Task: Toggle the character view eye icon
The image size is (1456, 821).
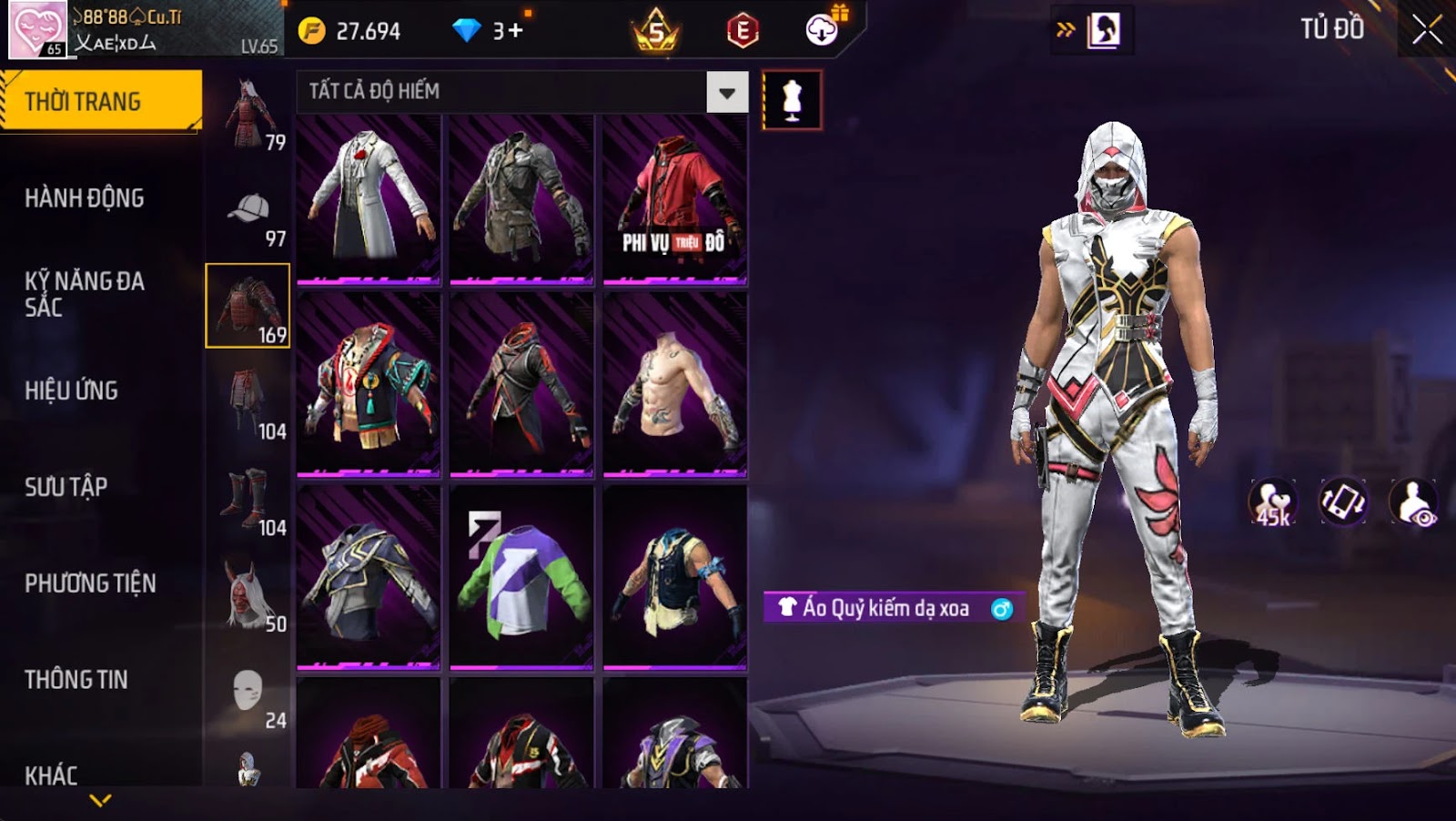Action: coord(1413,502)
